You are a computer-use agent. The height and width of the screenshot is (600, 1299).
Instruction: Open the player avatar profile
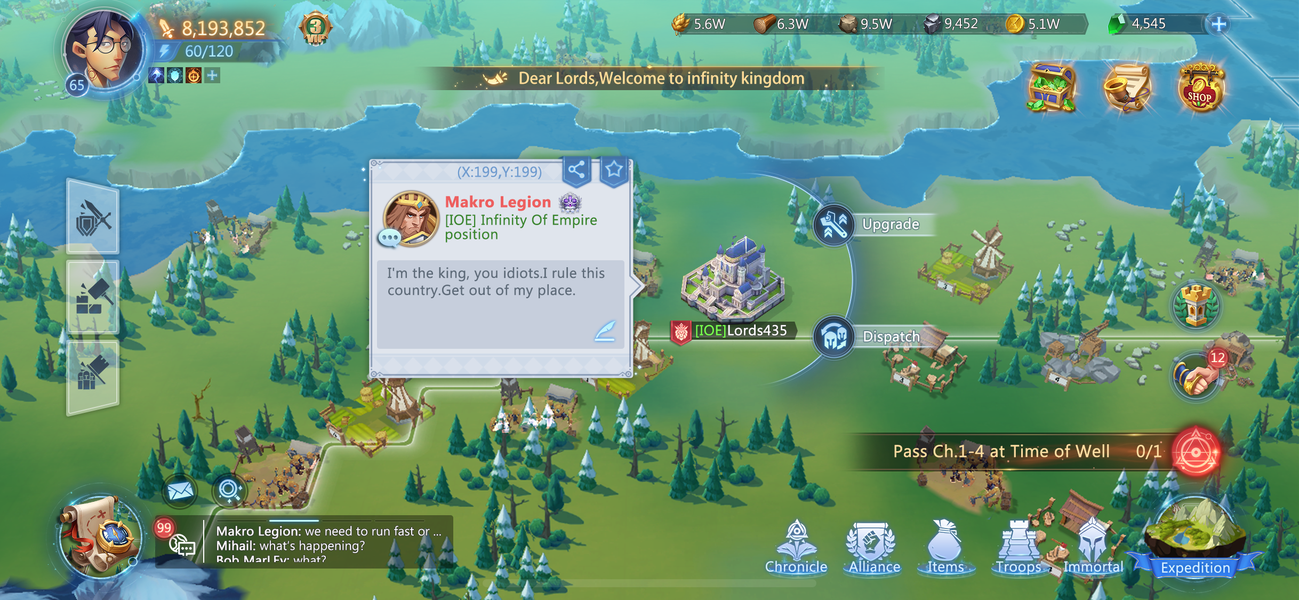103,47
